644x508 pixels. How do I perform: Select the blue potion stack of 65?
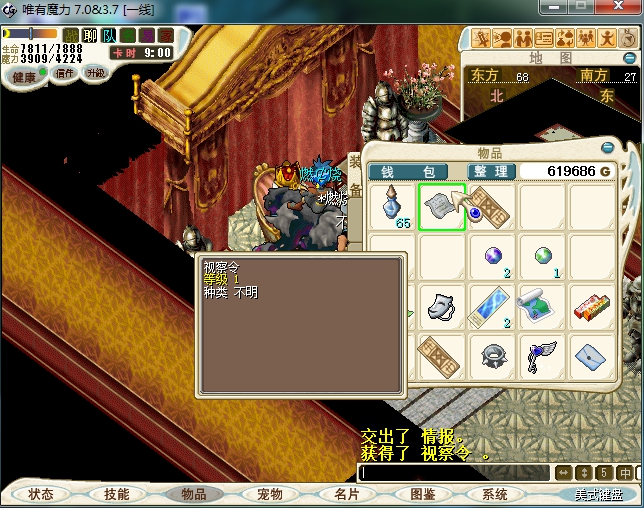393,207
